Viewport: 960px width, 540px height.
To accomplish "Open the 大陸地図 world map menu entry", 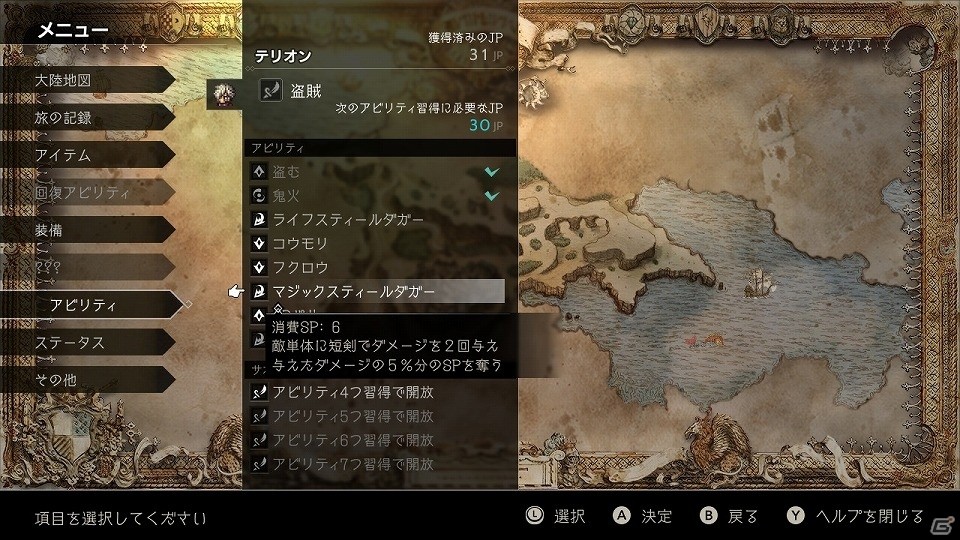I will (x=68, y=80).
